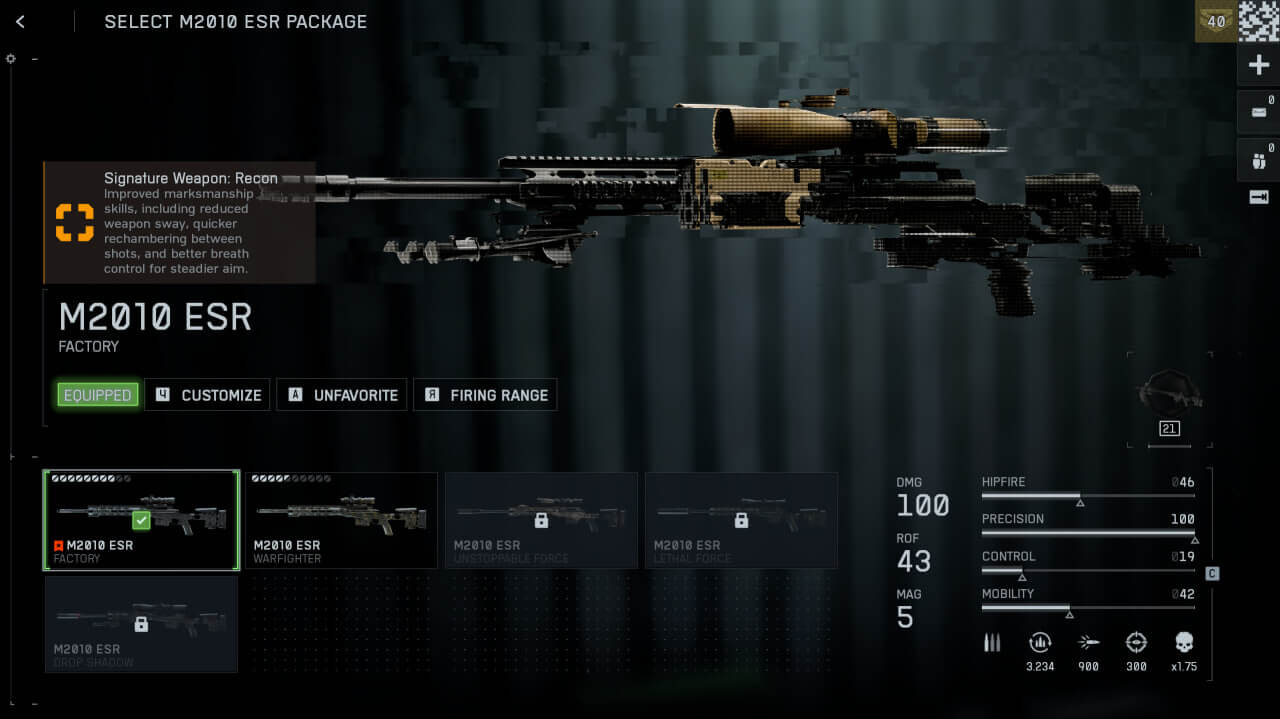This screenshot has width=1280, height=719.
Task: Select the locked Unstoppable Force package
Action: click(541, 520)
